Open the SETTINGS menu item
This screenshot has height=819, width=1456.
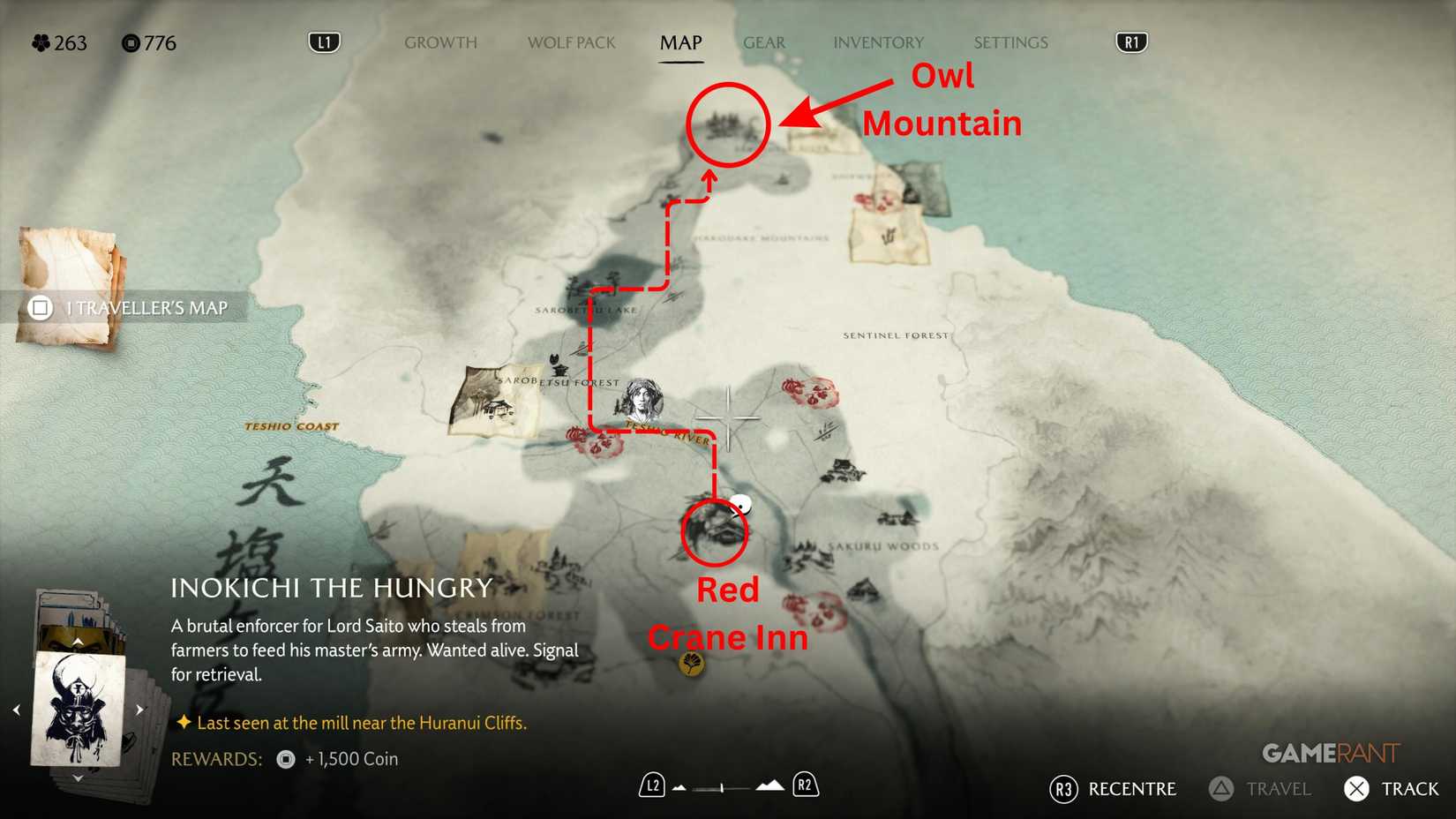pyautogui.click(x=1009, y=42)
